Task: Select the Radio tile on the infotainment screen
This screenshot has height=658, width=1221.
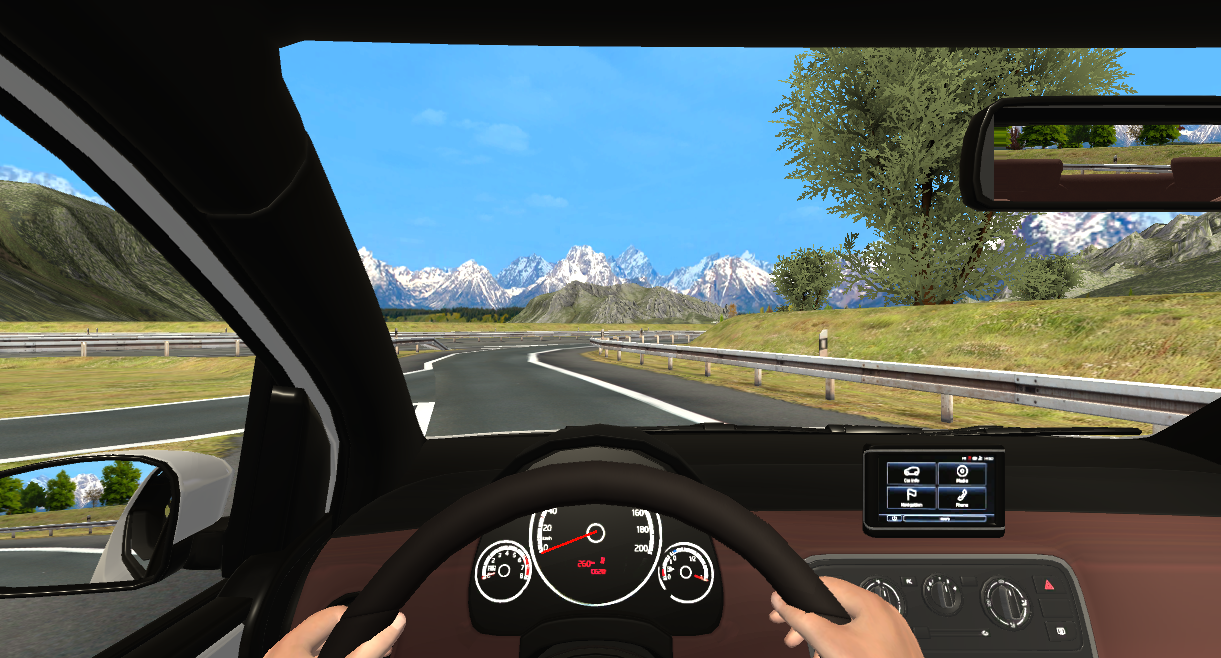Action: [962, 473]
